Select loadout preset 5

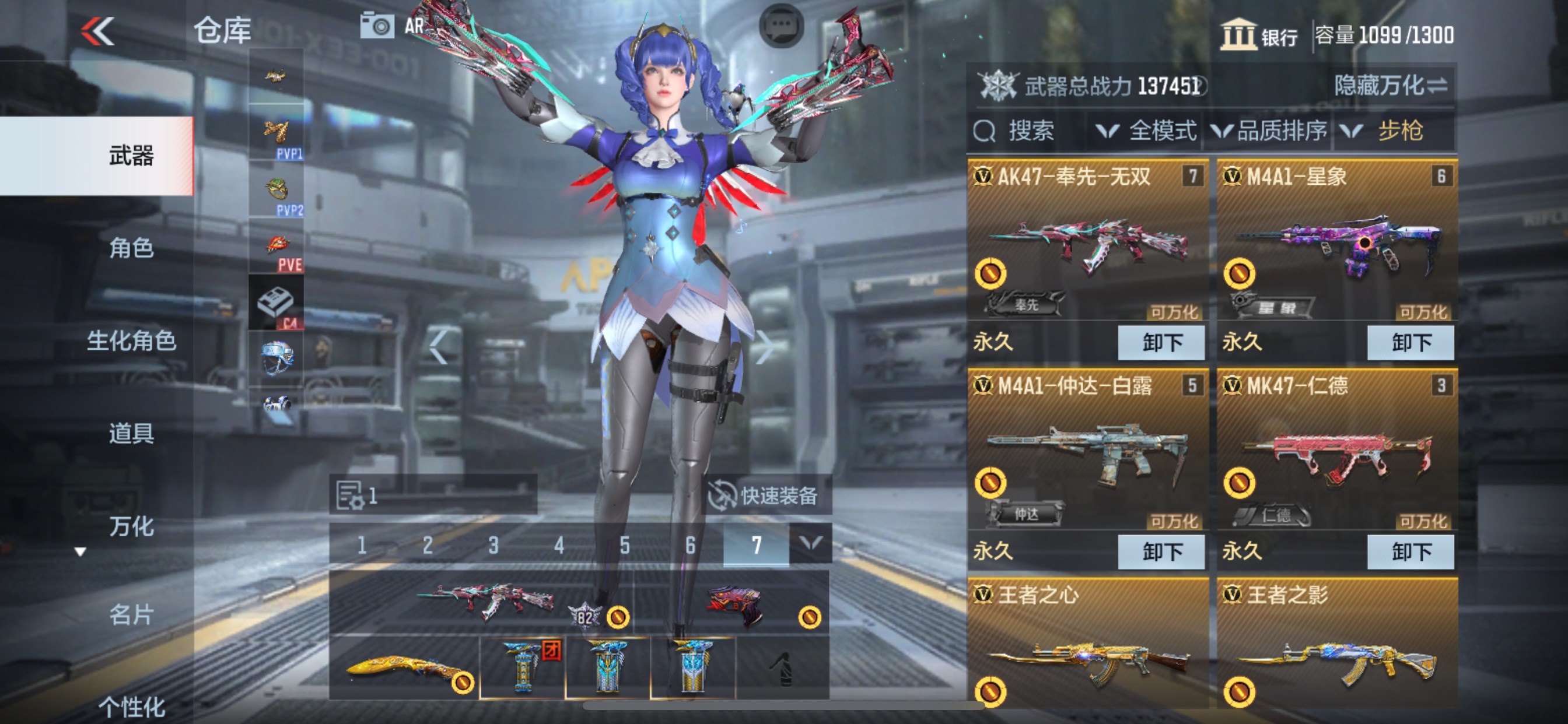(x=625, y=544)
